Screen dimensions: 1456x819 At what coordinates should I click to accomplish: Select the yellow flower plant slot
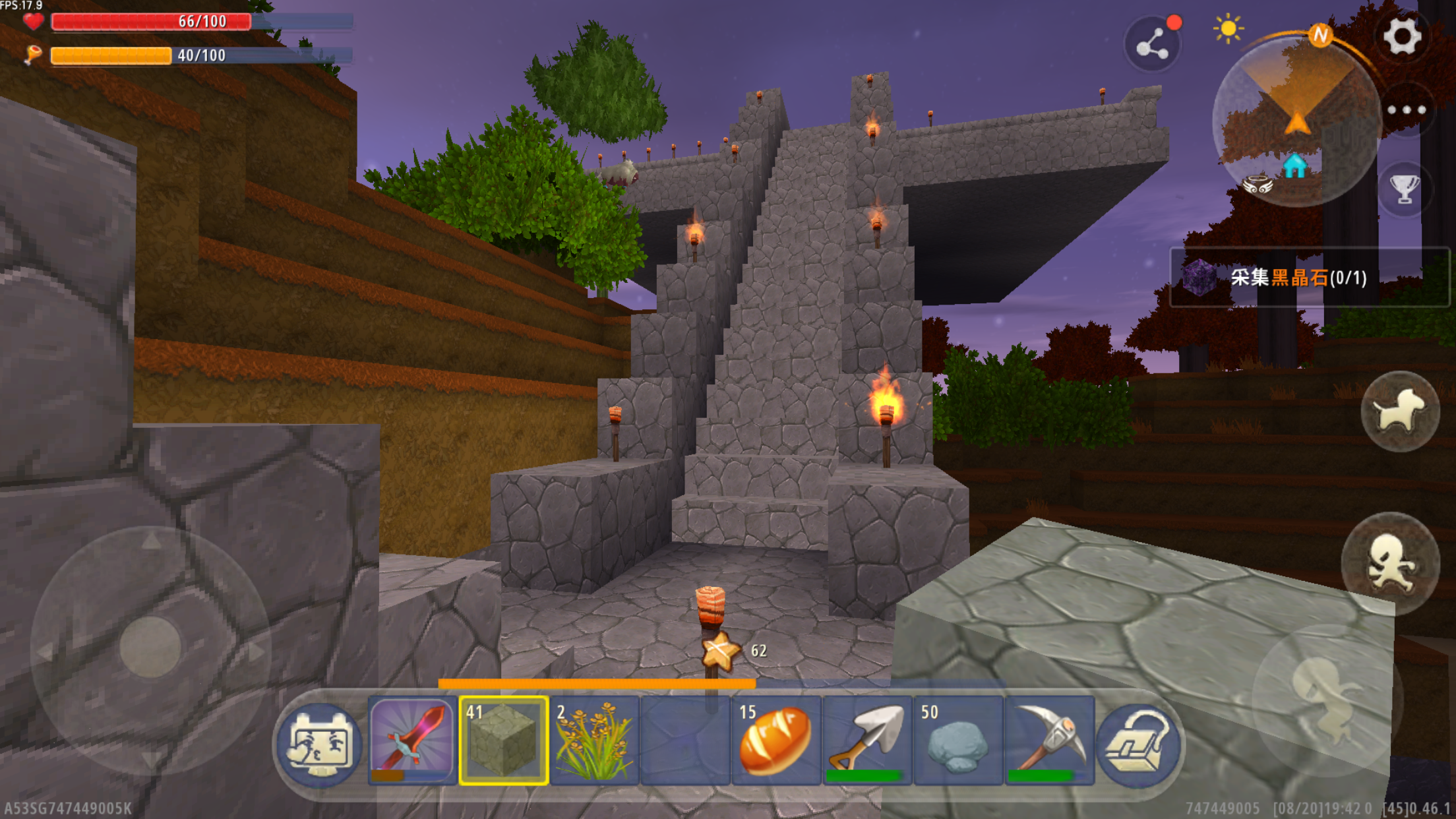tap(594, 741)
